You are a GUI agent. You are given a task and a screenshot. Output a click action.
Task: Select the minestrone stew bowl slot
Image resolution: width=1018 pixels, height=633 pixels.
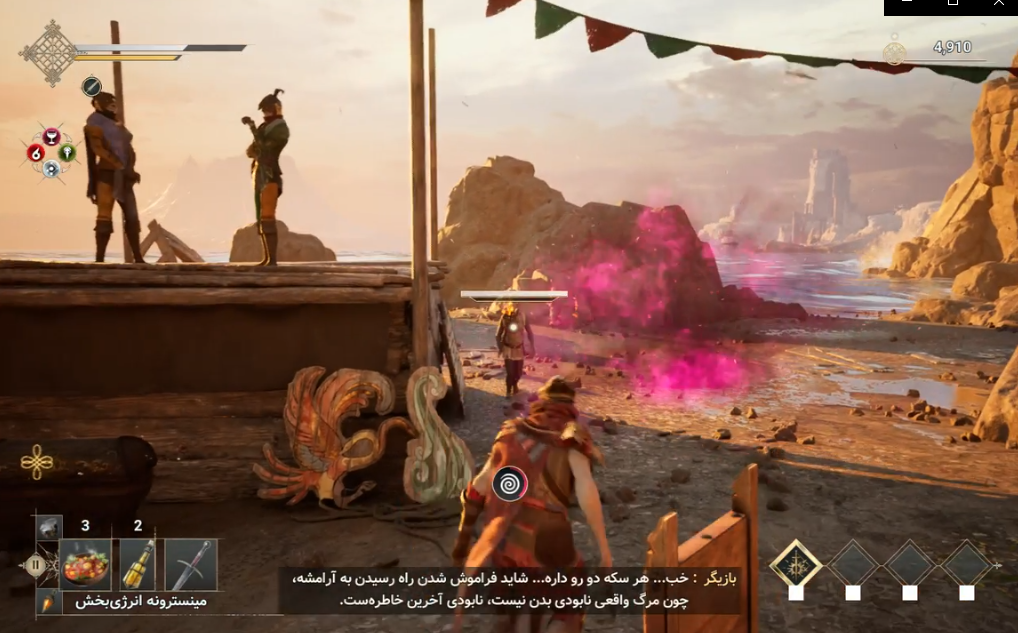coord(85,564)
